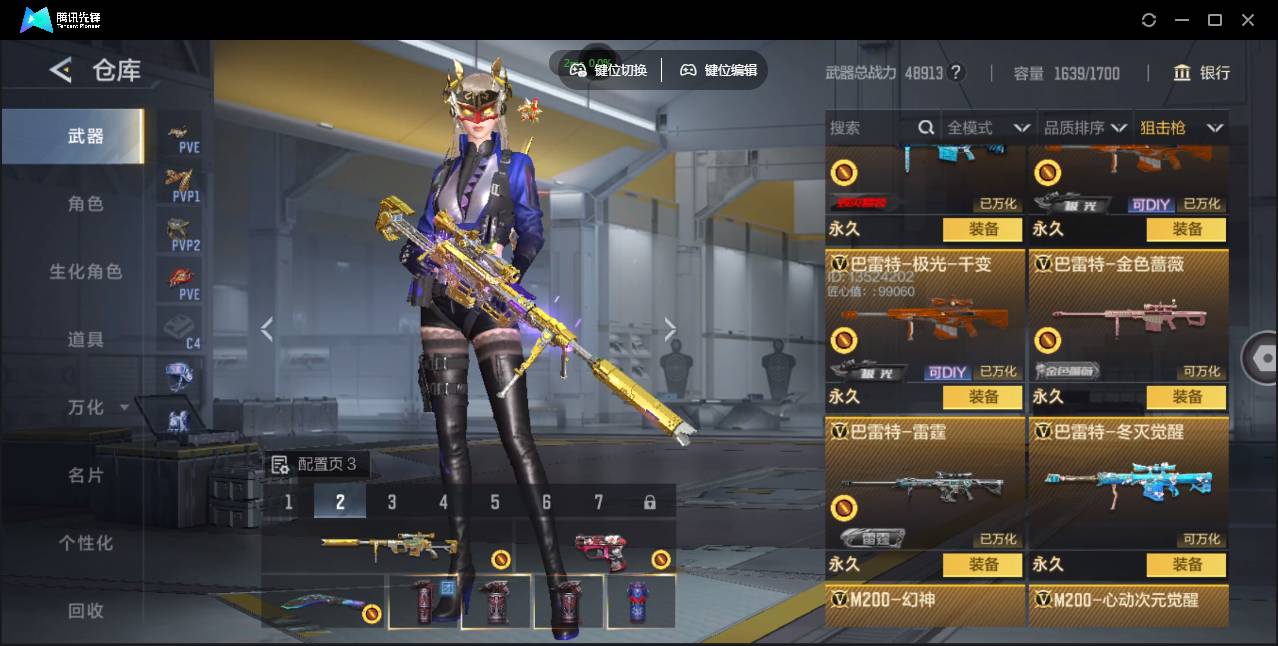Equip the 巴雷特-金色蔷薇 sniper rifle
This screenshot has height=646, width=1278.
click(x=1186, y=397)
